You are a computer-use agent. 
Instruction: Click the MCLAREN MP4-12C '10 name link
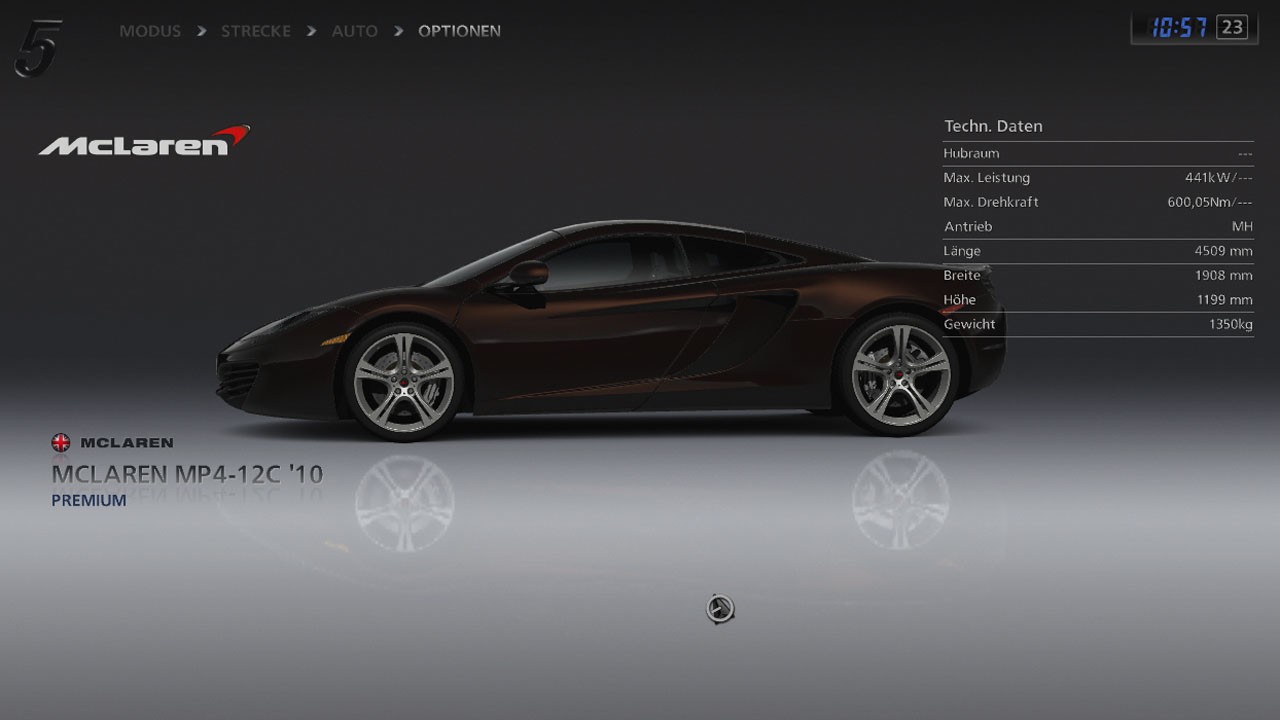click(188, 474)
